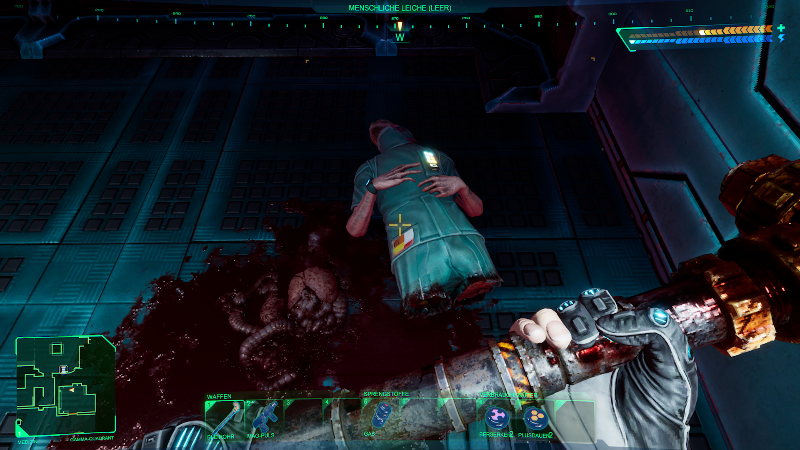
Task: Select the Bleirohr weapon slot
Action: point(220,418)
